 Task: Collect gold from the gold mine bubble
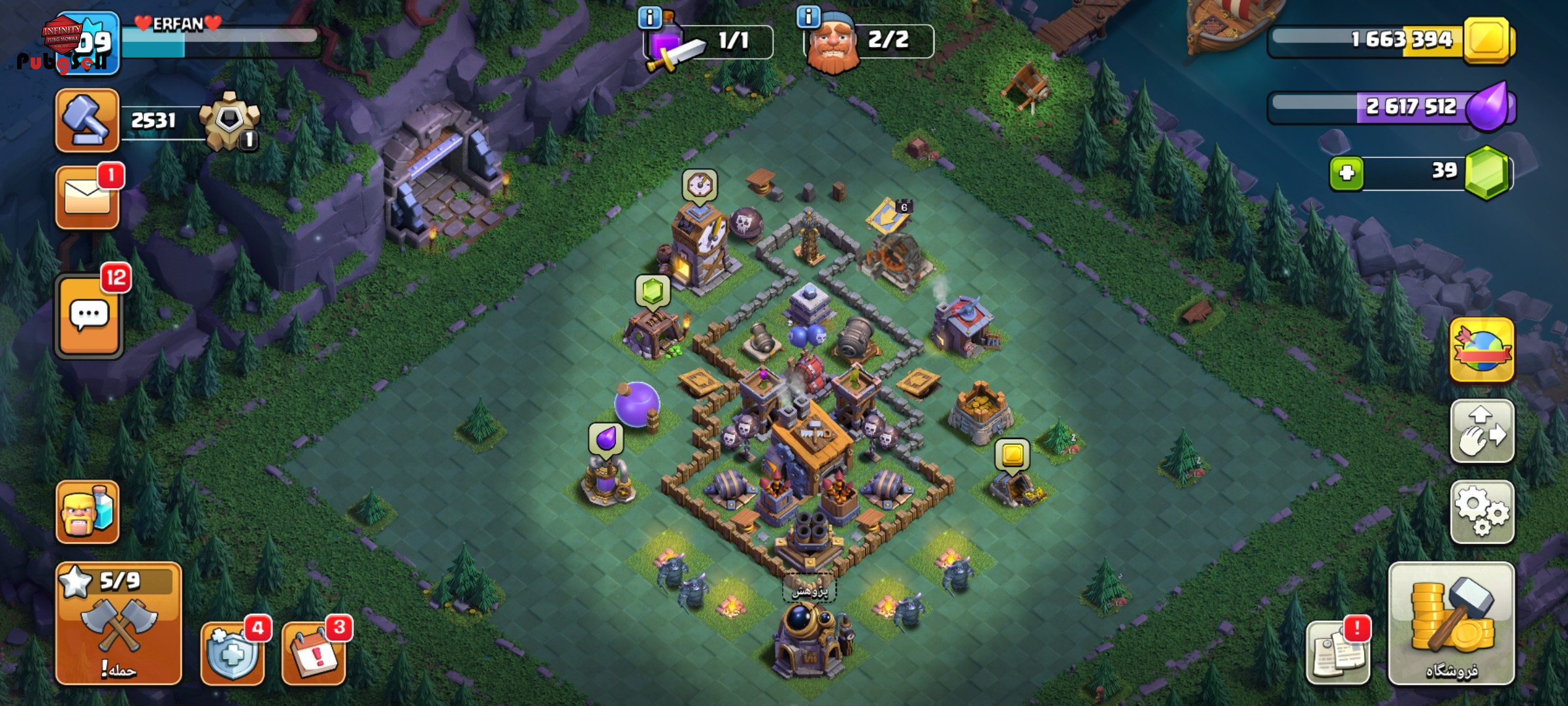(x=1012, y=454)
